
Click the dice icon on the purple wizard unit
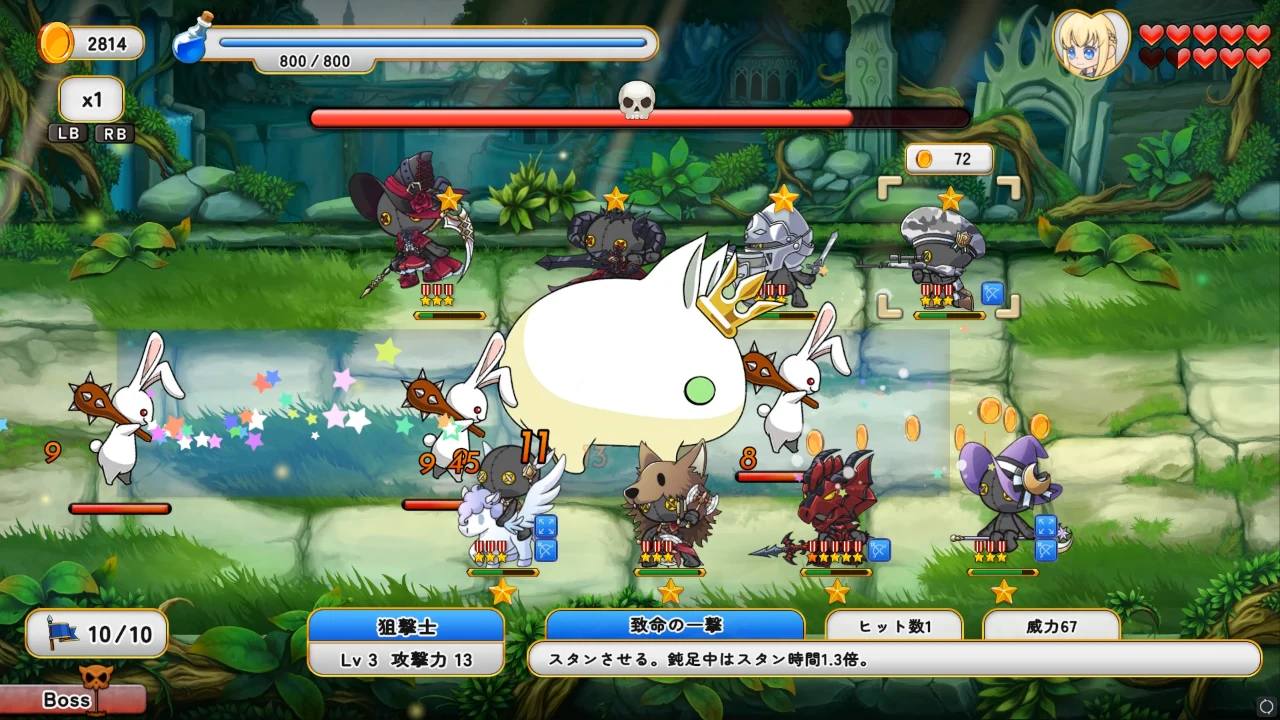pyautogui.click(x=1045, y=524)
